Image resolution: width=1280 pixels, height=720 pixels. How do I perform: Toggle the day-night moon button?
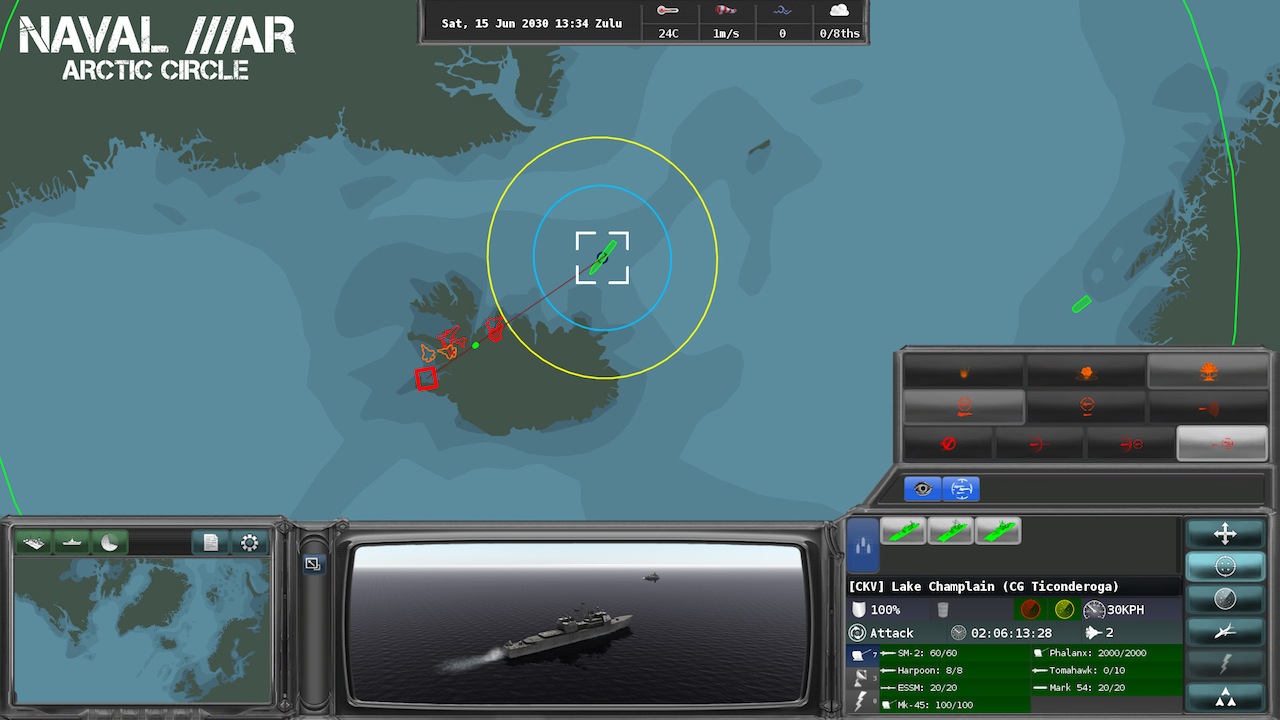click(x=110, y=542)
